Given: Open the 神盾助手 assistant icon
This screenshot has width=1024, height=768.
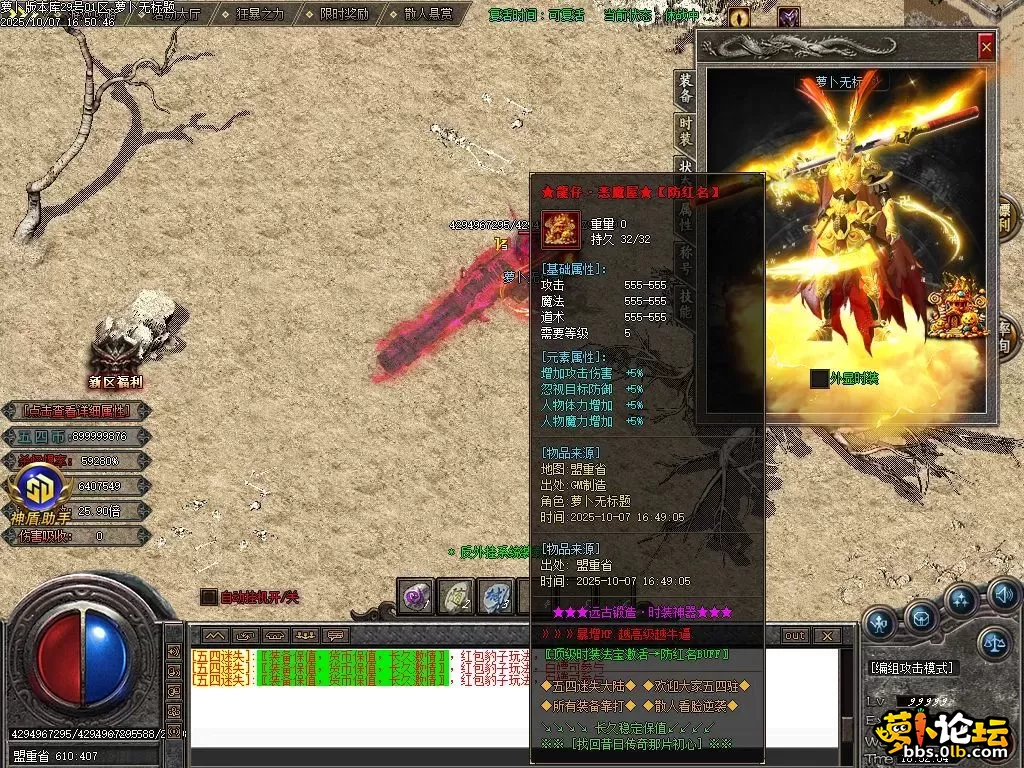Looking at the screenshot, I should click(x=40, y=492).
